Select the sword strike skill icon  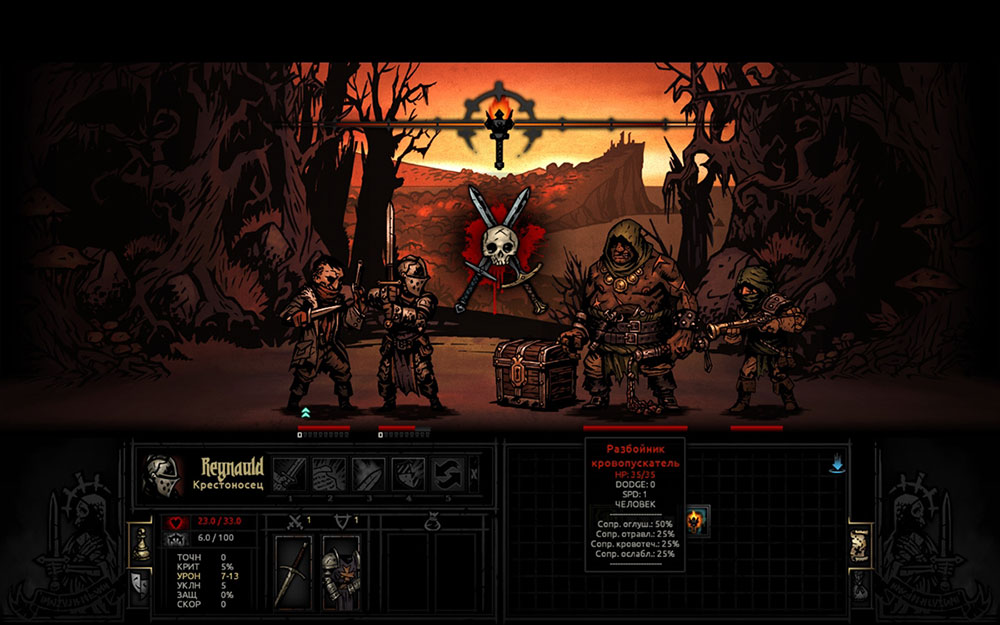coord(289,474)
